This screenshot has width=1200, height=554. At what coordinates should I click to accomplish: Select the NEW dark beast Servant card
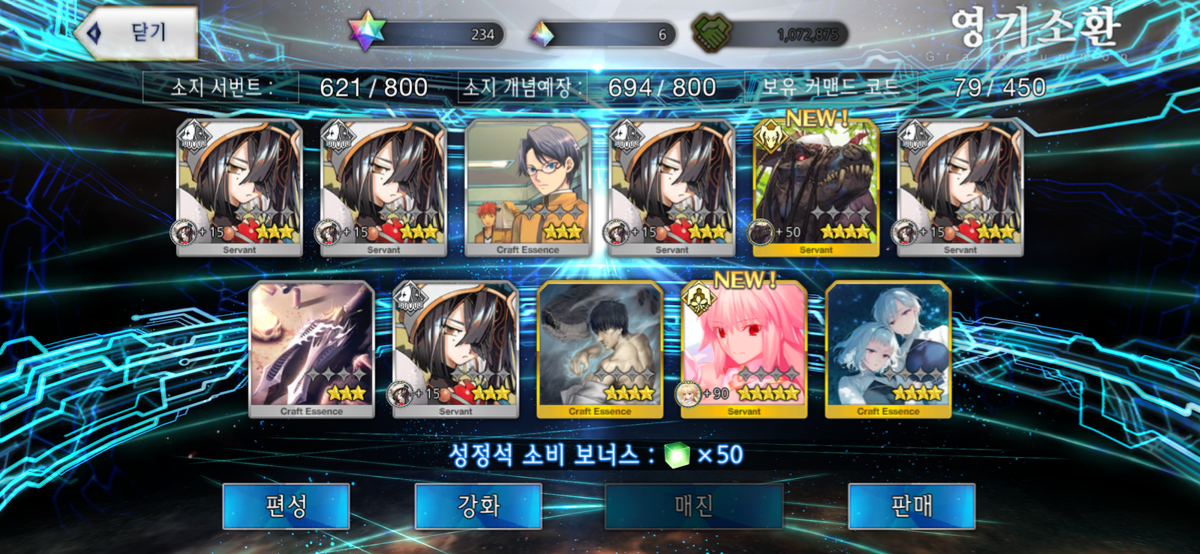pyautogui.click(x=815, y=188)
